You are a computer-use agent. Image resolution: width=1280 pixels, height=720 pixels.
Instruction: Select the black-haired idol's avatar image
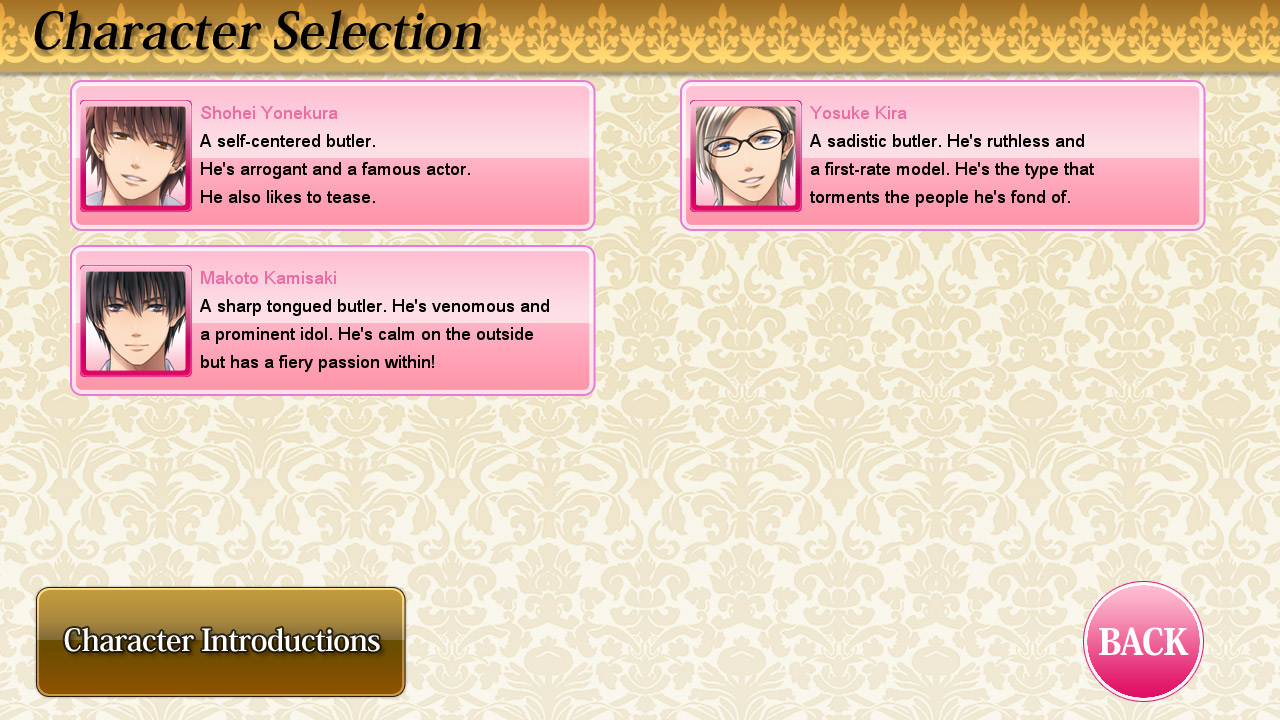click(135, 321)
